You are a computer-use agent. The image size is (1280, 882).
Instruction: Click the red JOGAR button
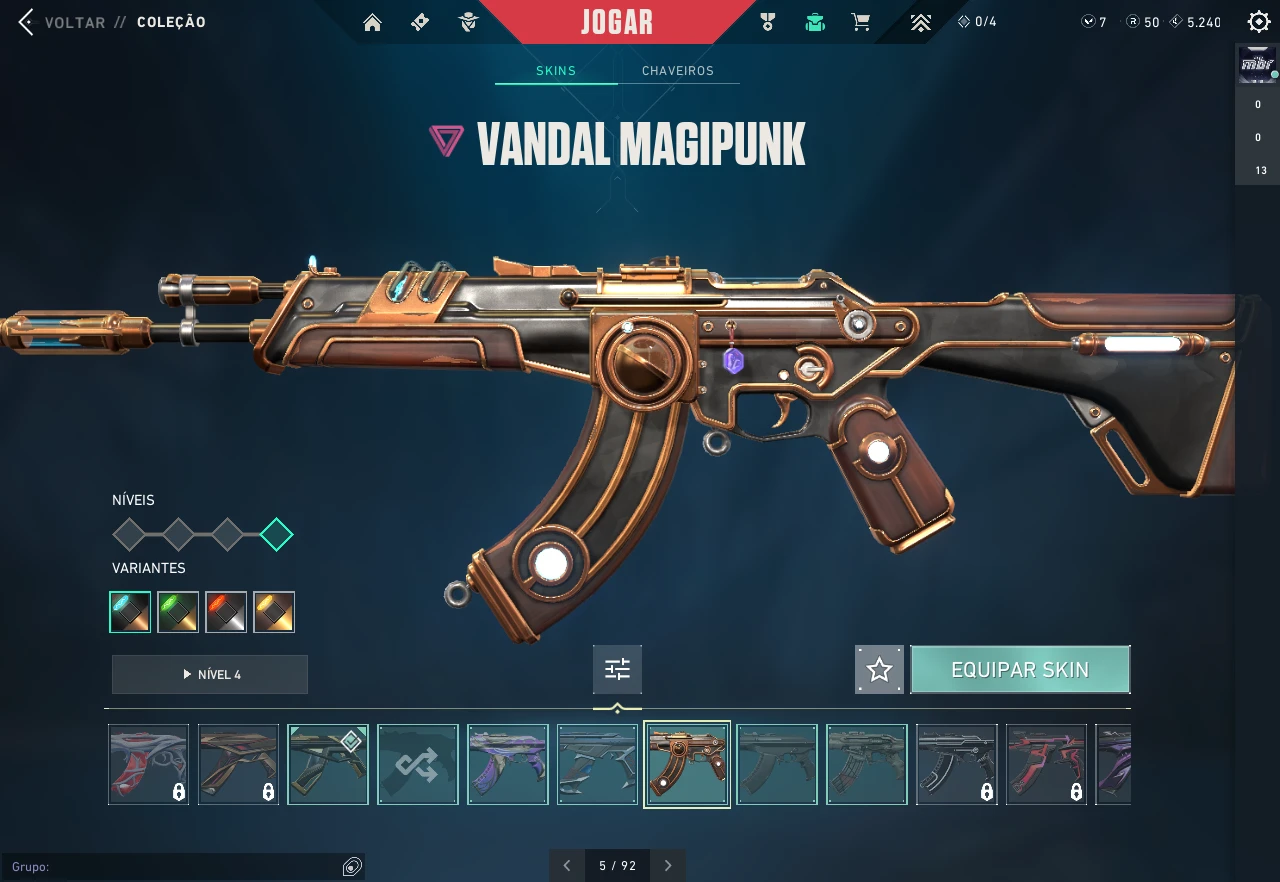616,22
